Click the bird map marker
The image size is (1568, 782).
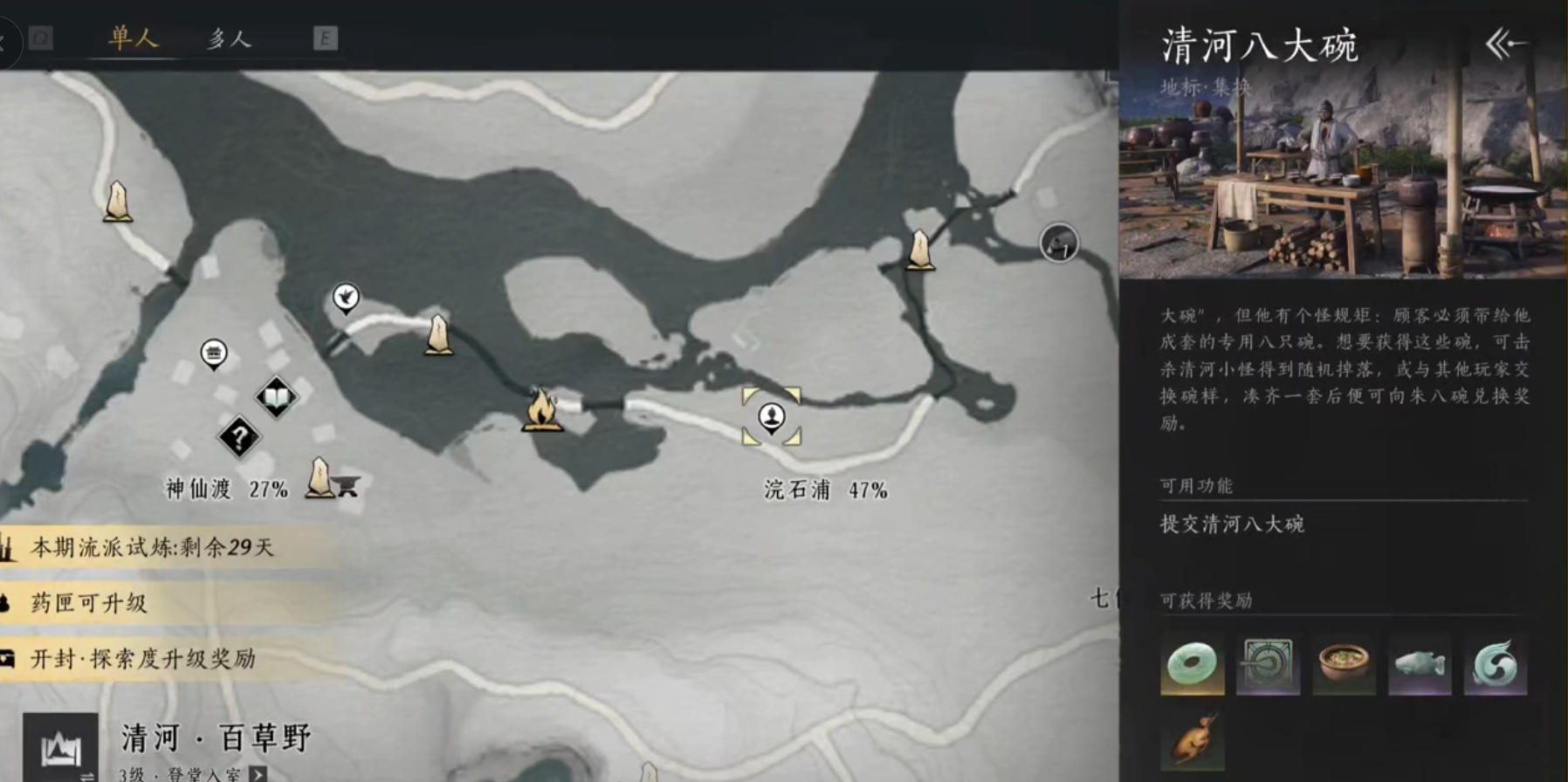coord(346,298)
